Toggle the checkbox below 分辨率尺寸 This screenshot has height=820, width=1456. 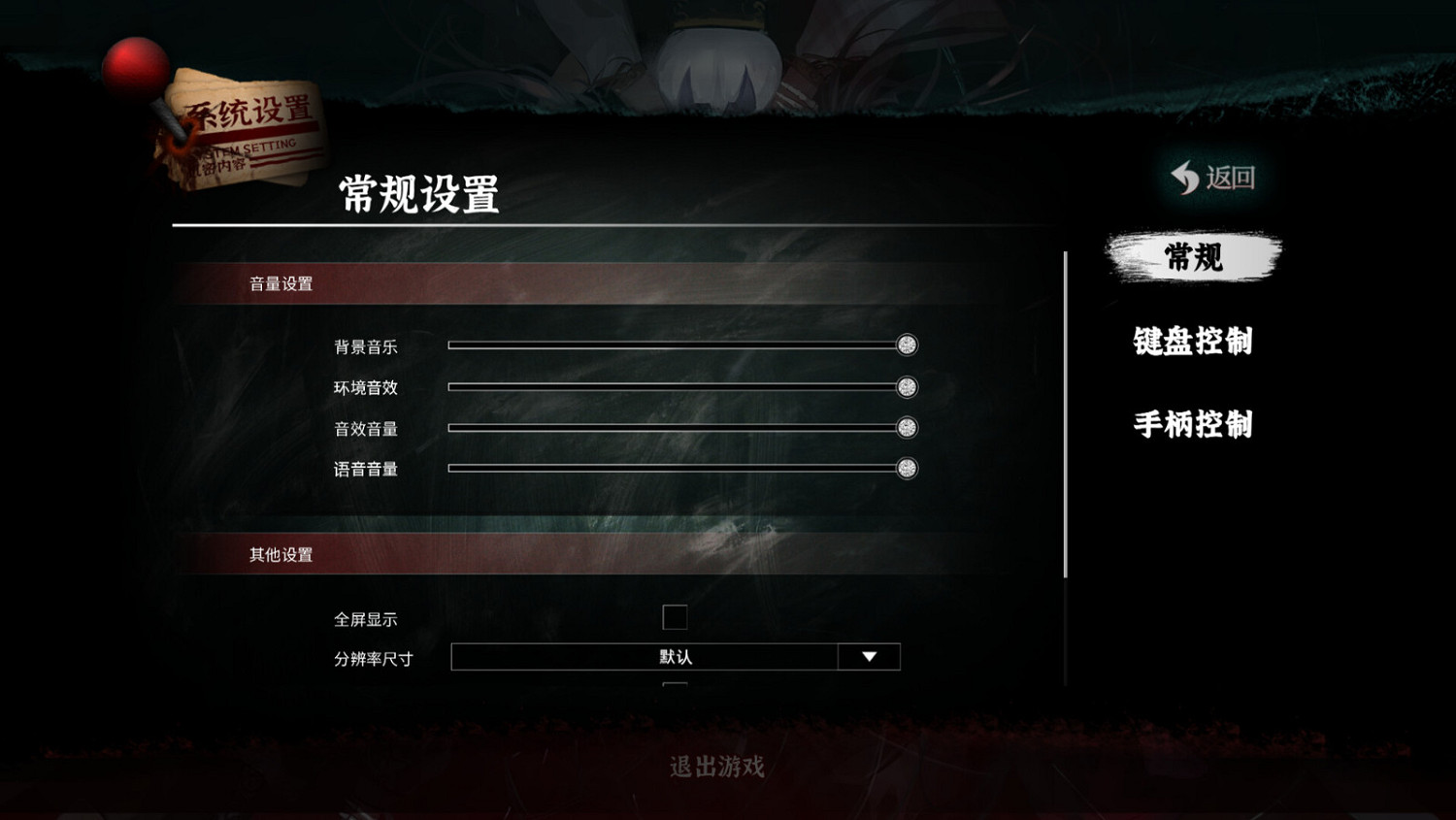[x=675, y=686]
